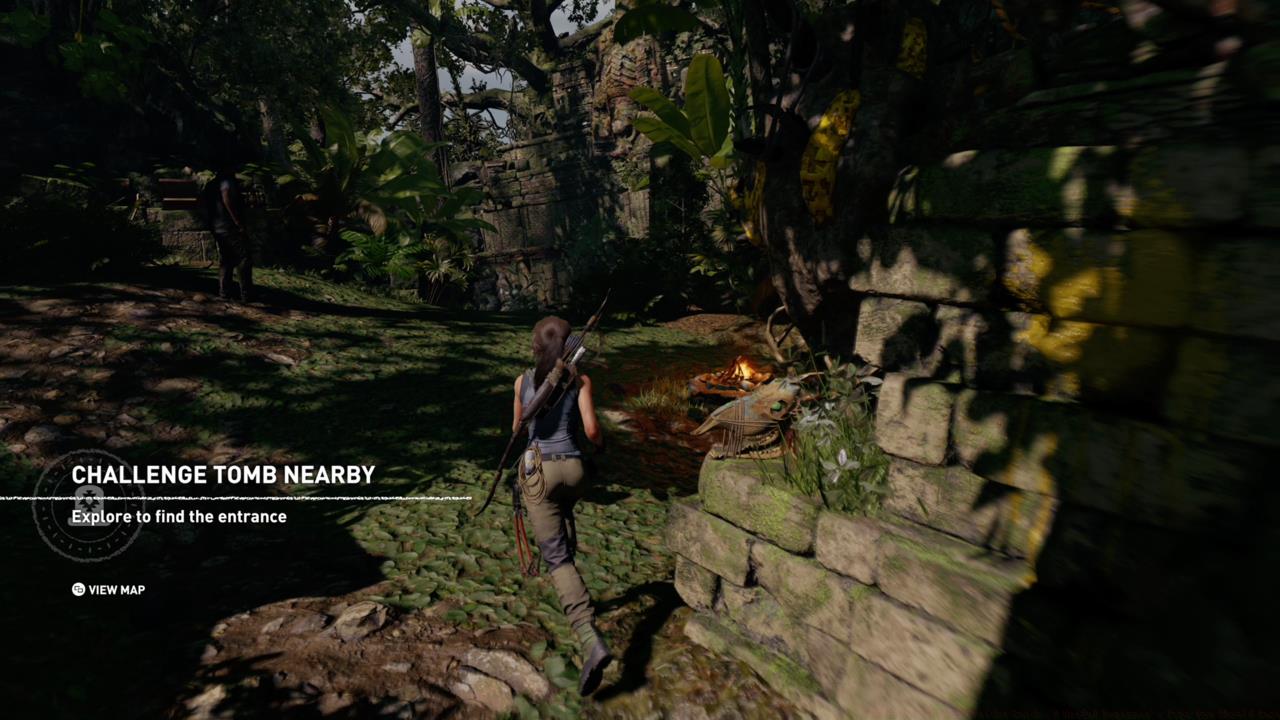This screenshot has width=1280, height=720.
Task: Open the Challenge Tomb Nearby notification
Action: pyautogui.click(x=223, y=475)
